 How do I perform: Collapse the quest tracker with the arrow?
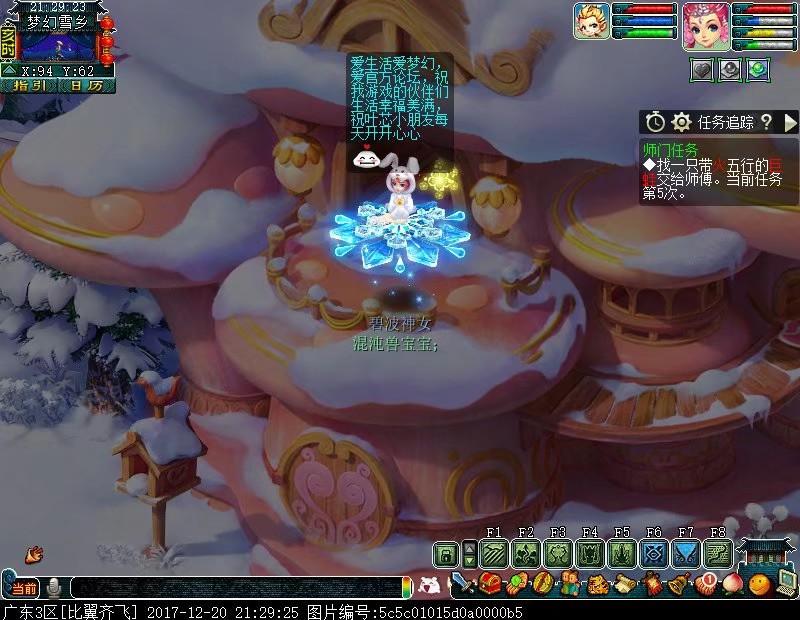(x=789, y=122)
